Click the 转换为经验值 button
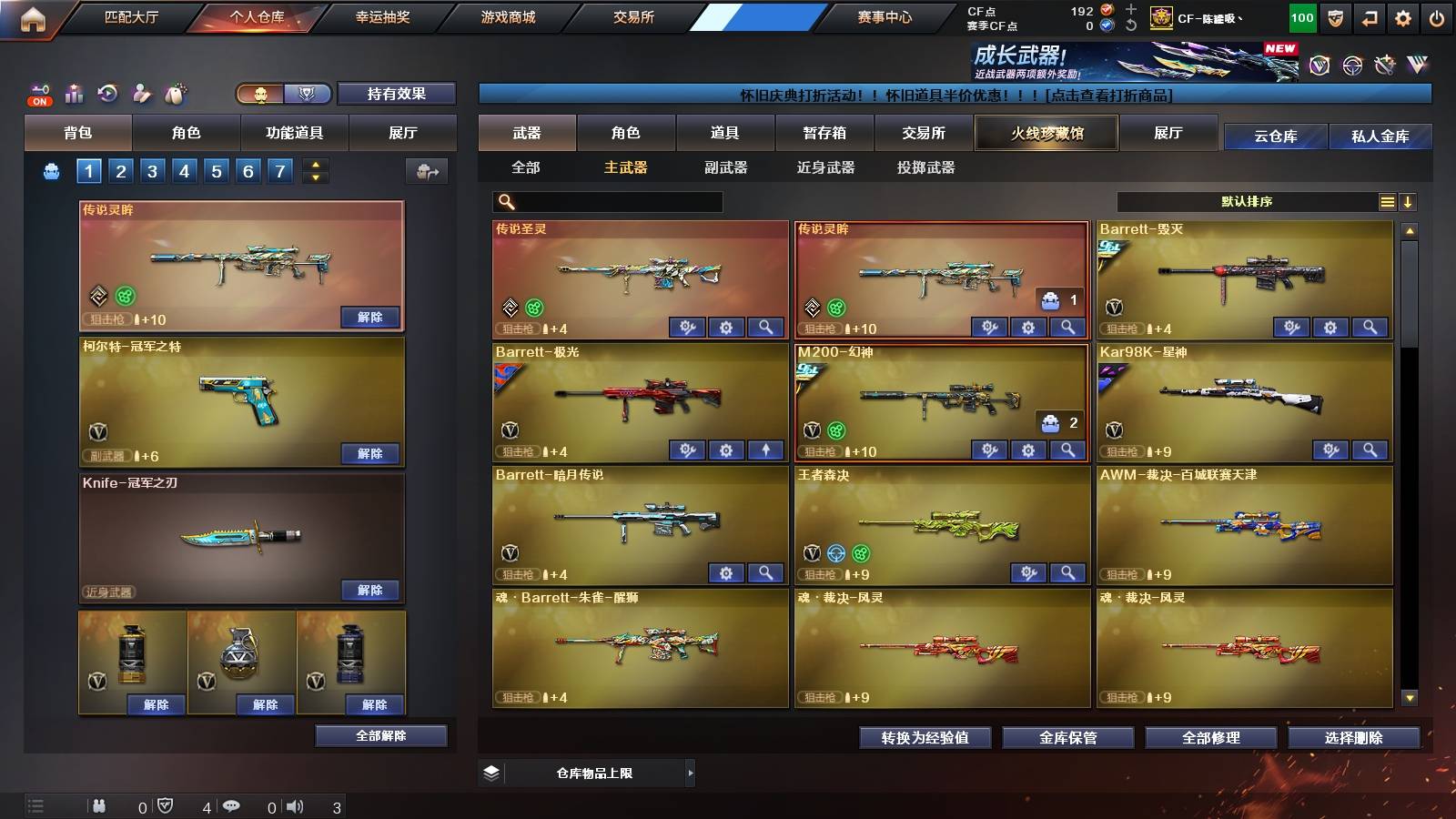1456x819 pixels. click(x=924, y=738)
